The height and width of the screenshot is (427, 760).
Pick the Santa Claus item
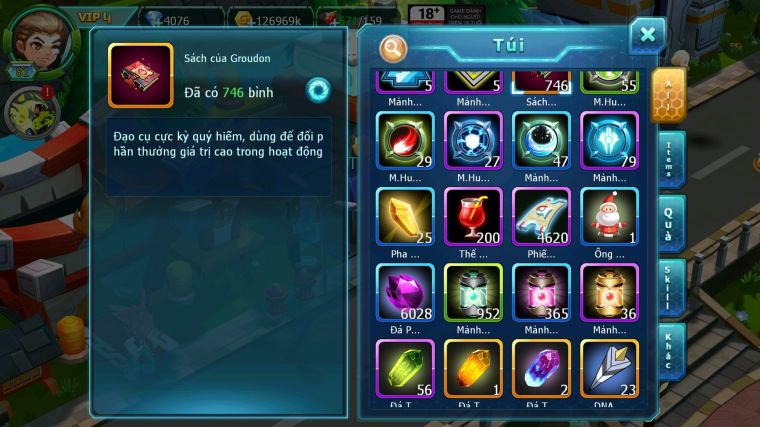[x=609, y=216]
